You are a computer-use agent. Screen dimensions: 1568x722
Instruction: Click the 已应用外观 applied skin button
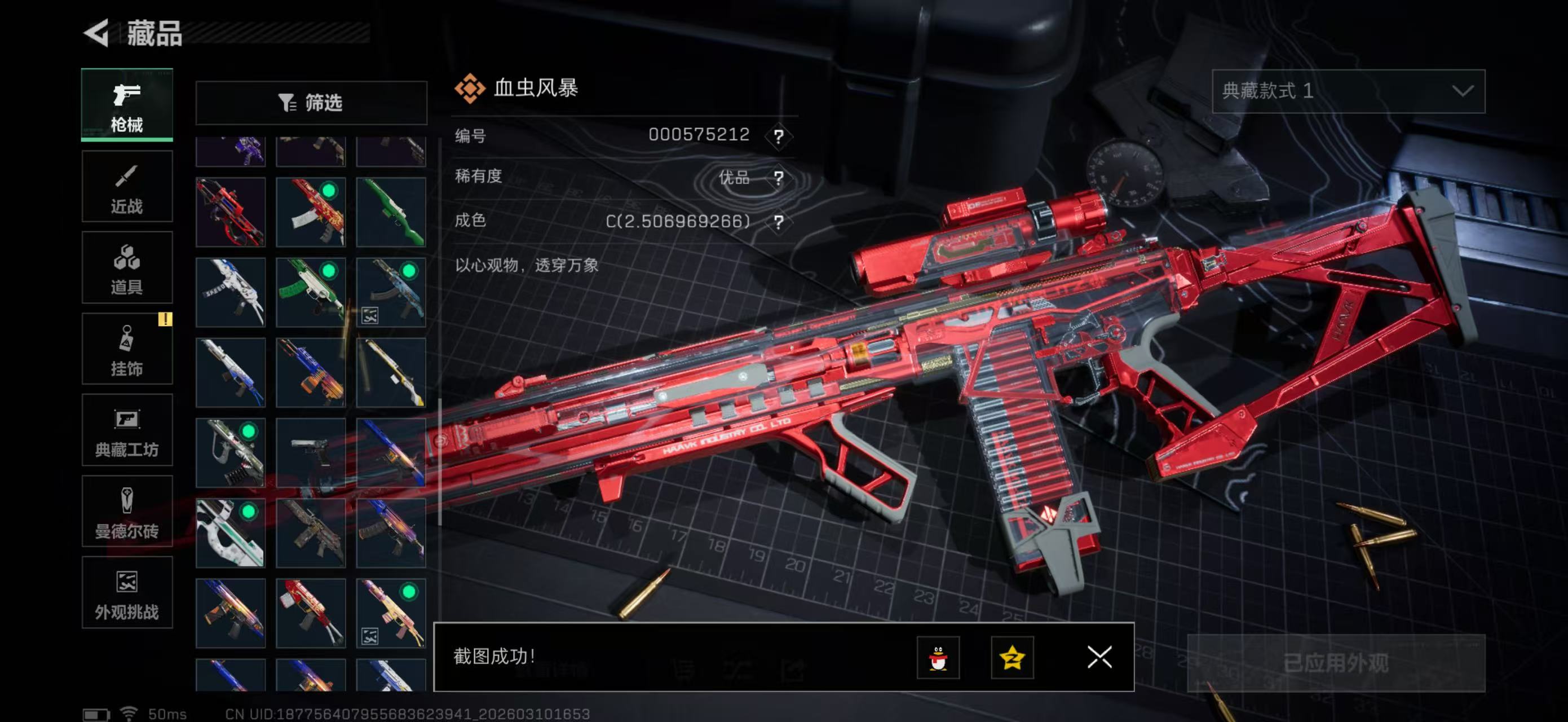tap(1336, 663)
